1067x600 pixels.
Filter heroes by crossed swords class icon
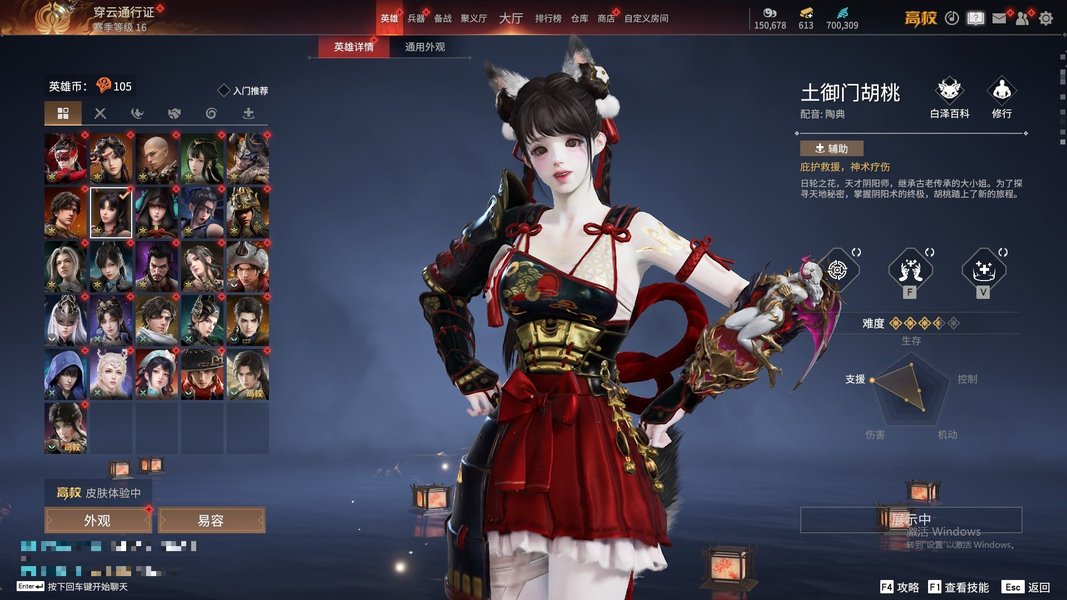(x=100, y=113)
